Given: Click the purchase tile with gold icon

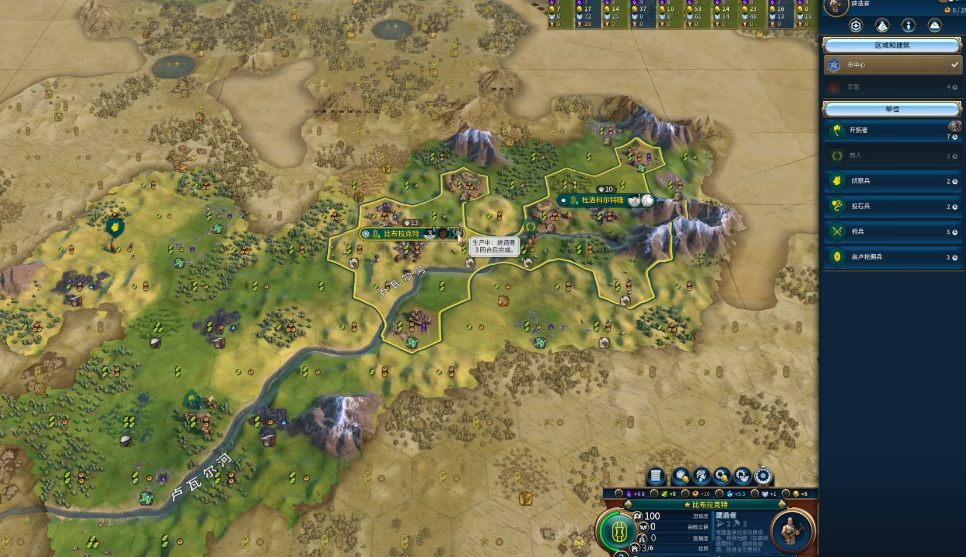Looking at the screenshot, I should pyautogui.click(x=681, y=476).
